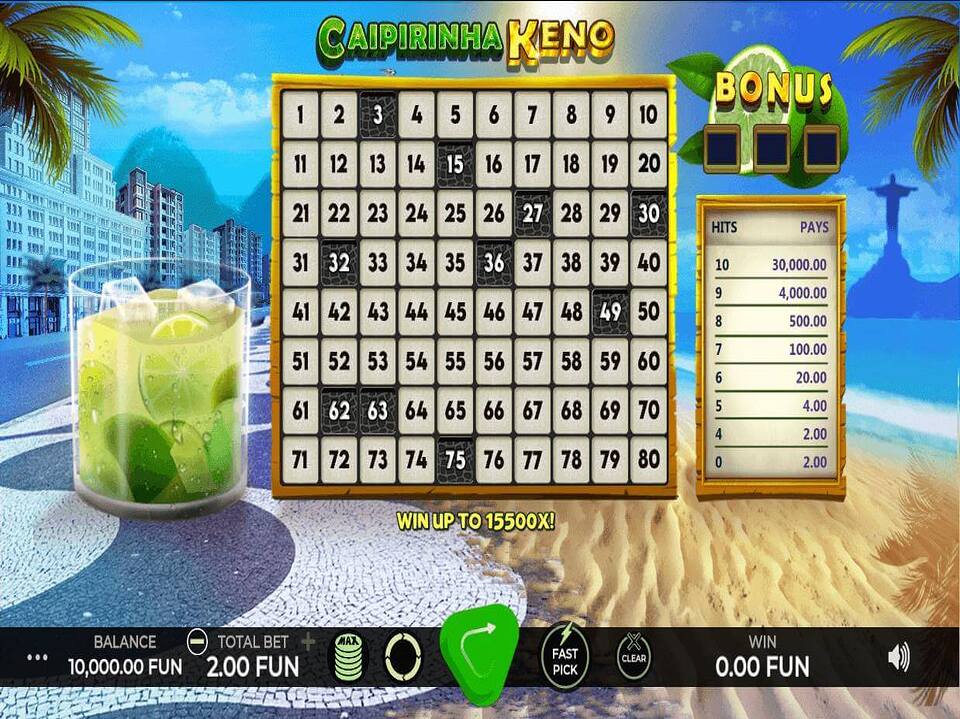
Task: Increase total bet with plus button
Action: coord(307,641)
